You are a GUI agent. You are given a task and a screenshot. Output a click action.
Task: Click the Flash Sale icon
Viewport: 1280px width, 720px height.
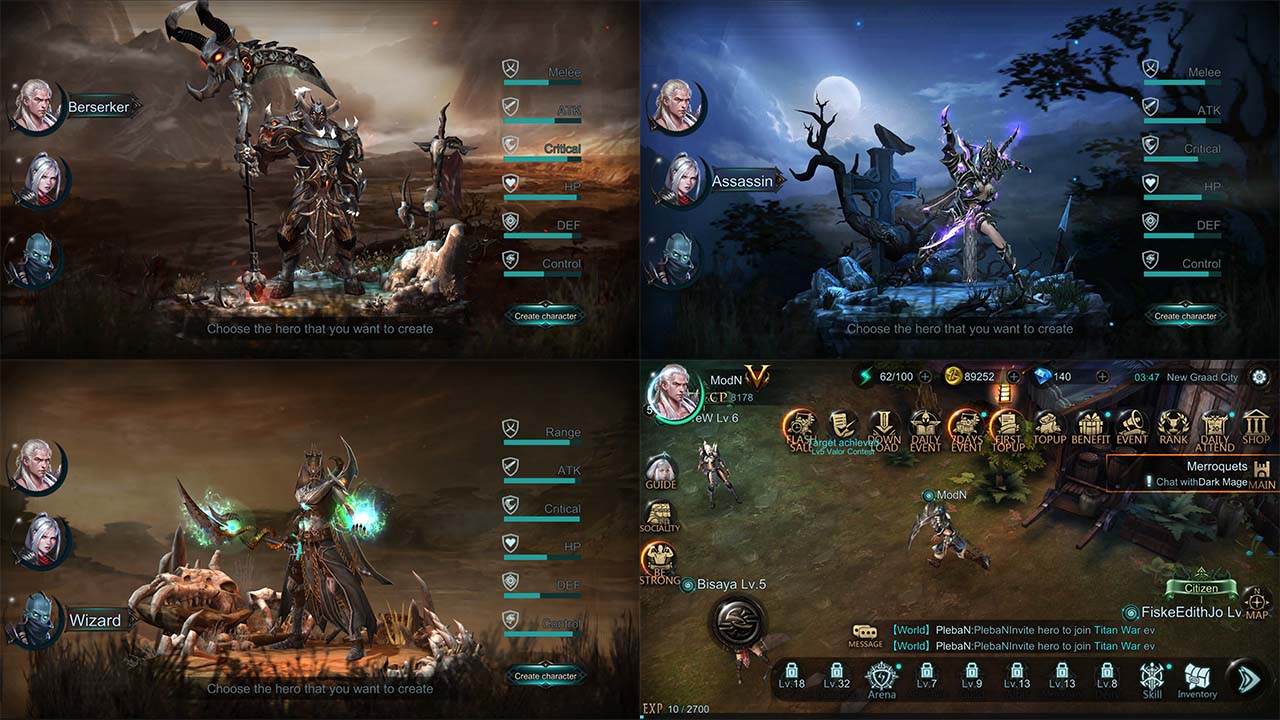pos(801,428)
